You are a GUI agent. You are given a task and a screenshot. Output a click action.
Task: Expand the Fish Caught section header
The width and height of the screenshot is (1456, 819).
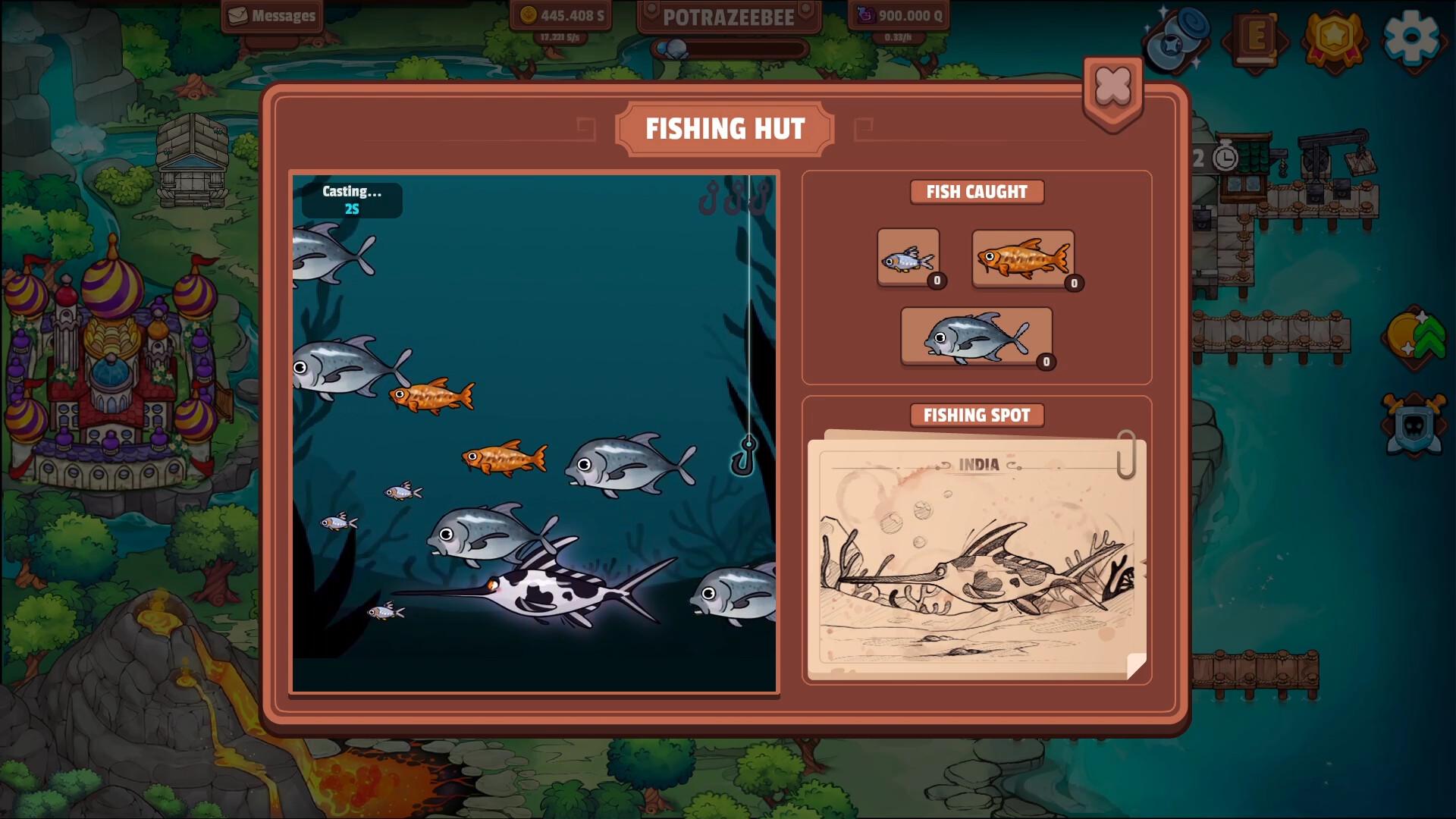click(977, 192)
